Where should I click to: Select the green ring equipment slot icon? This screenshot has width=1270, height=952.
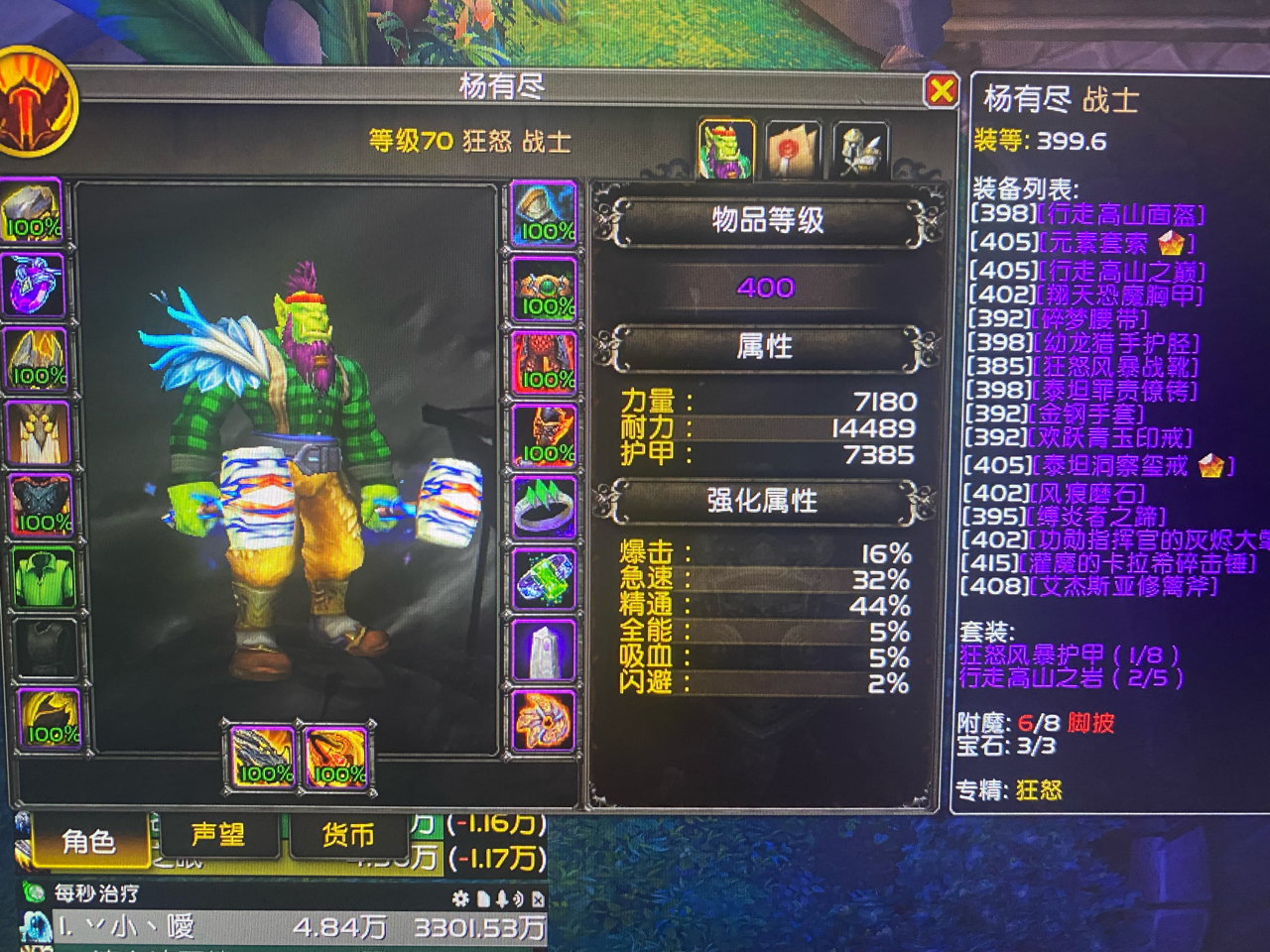click(543, 506)
